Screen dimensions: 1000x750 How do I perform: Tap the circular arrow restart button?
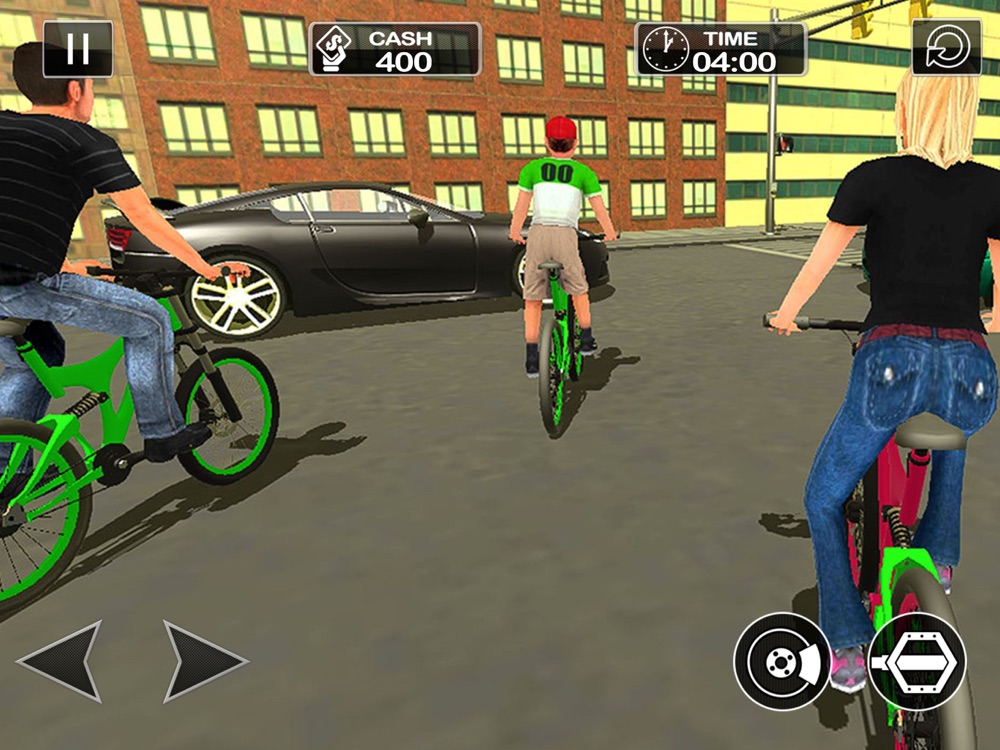click(946, 48)
